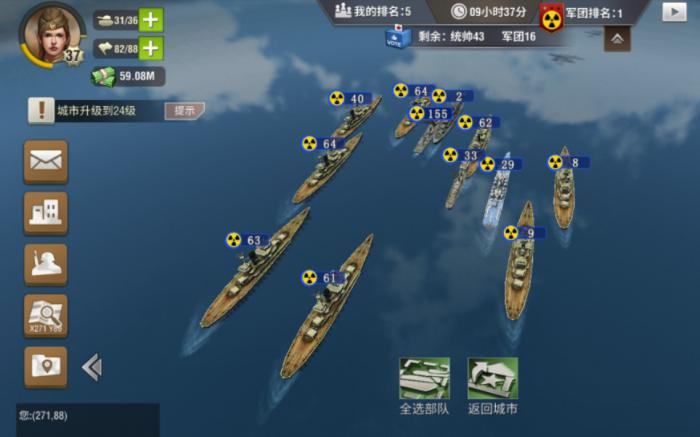Add more tank troops with plus button

click(x=151, y=20)
